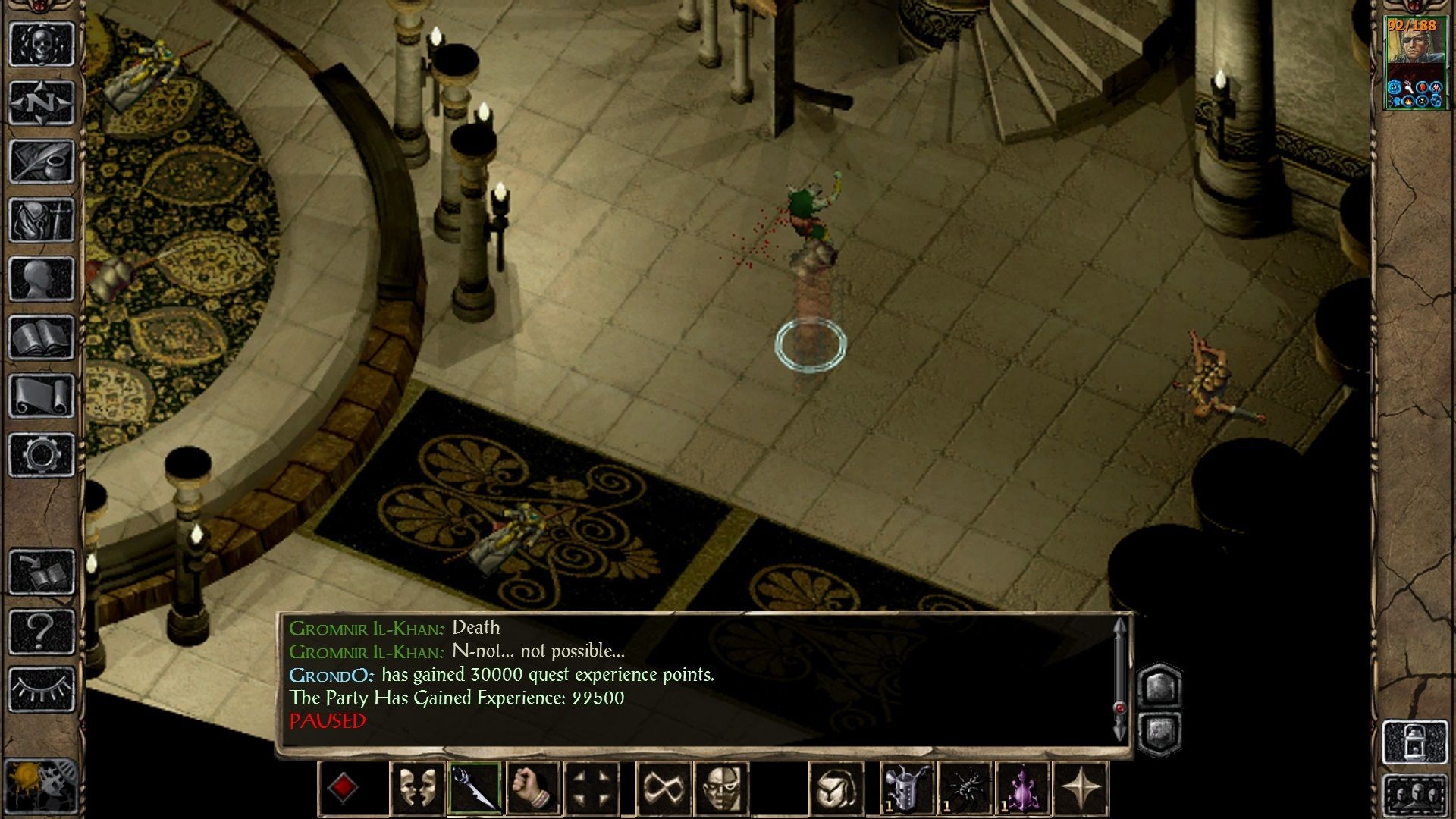
Task: Choose the theater masks talk action
Action: coord(416,788)
